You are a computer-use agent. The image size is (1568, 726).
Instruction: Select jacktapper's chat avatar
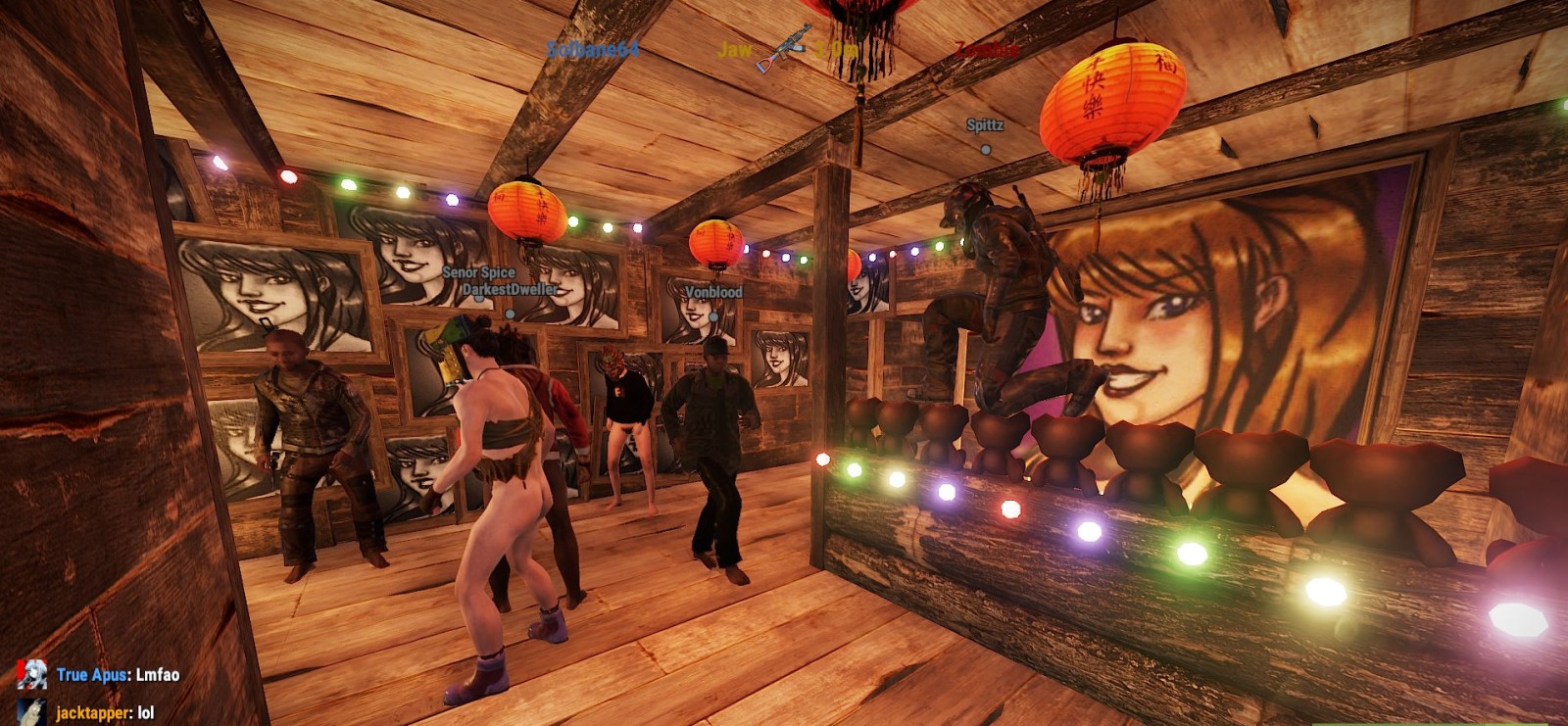pyautogui.click(x=31, y=712)
